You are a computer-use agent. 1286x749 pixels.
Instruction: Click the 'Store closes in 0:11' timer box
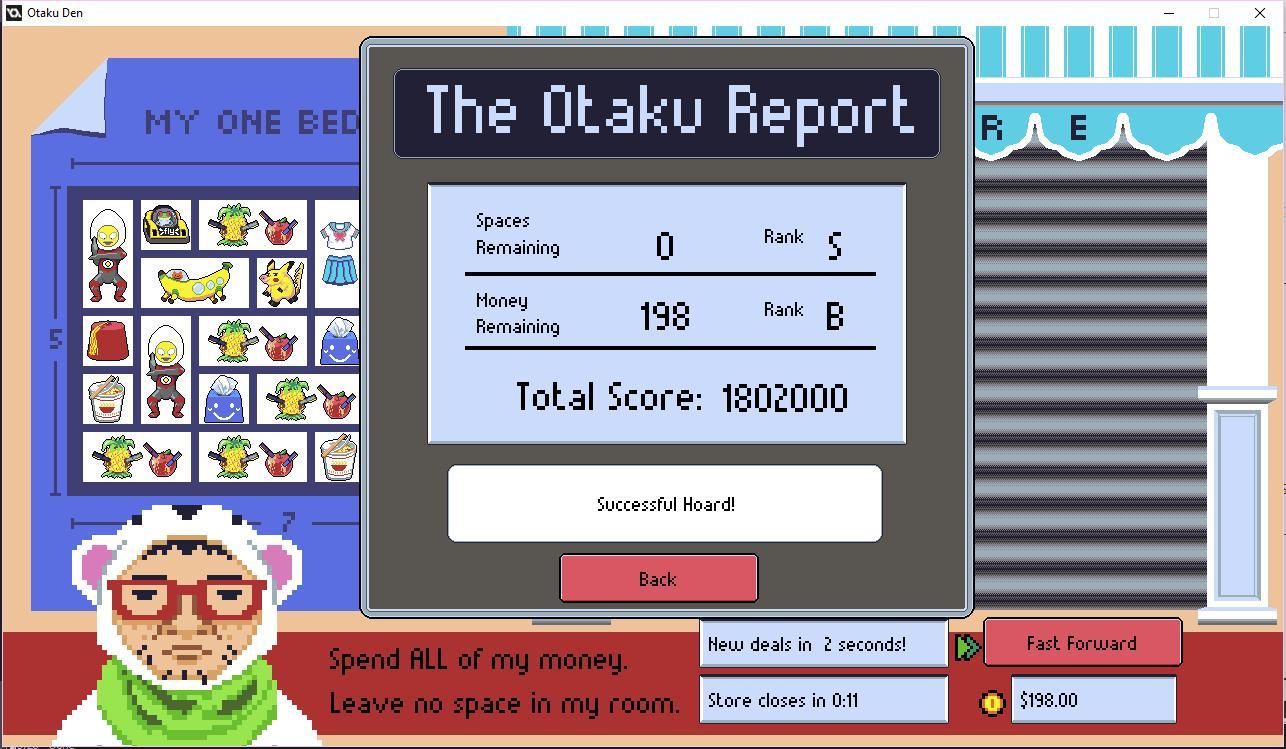[x=822, y=700]
